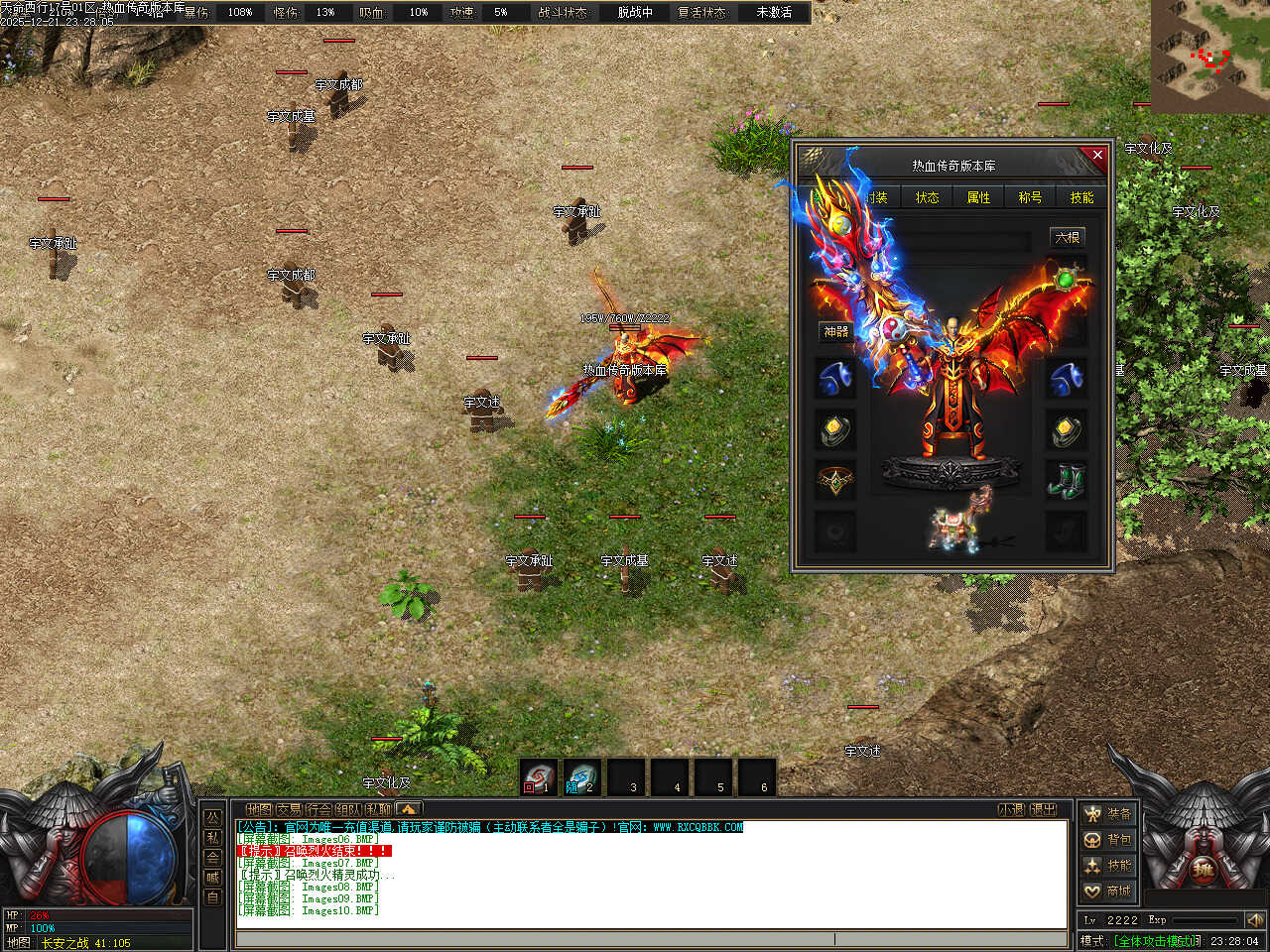Use the red scroll in hotbar slot 1
Viewport: 1270px width, 952px height.
(539, 777)
